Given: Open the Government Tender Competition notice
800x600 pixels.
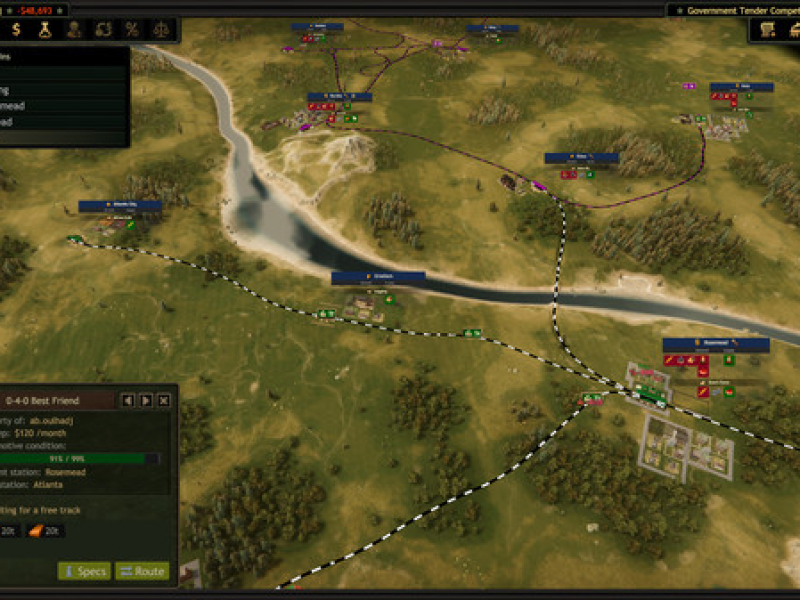Looking at the screenshot, I should pyautogui.click(x=735, y=9).
